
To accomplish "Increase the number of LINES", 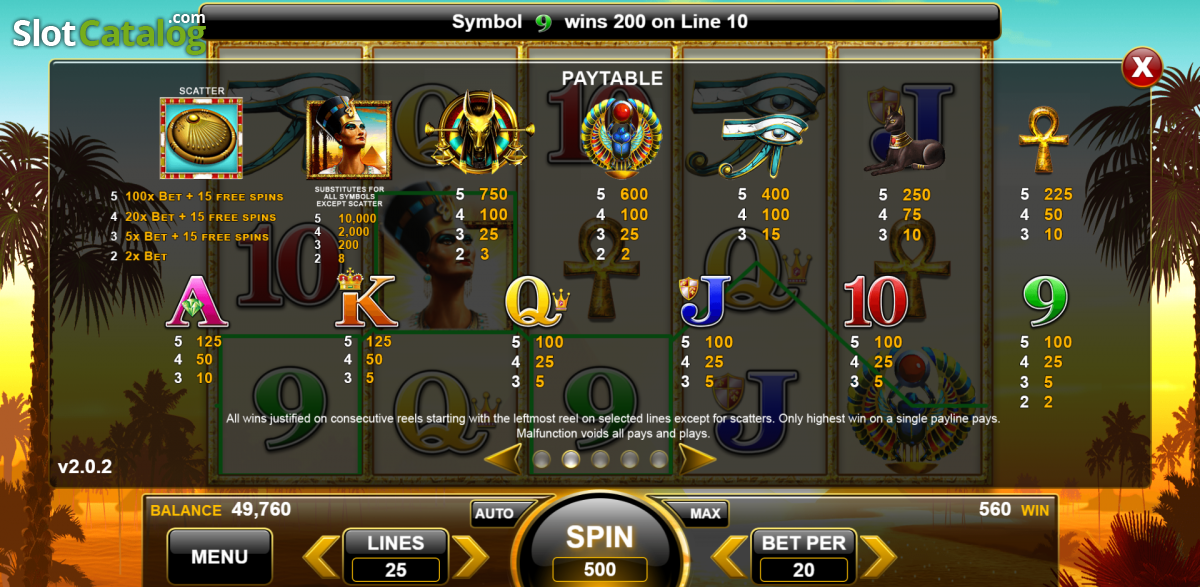I will [x=469, y=556].
